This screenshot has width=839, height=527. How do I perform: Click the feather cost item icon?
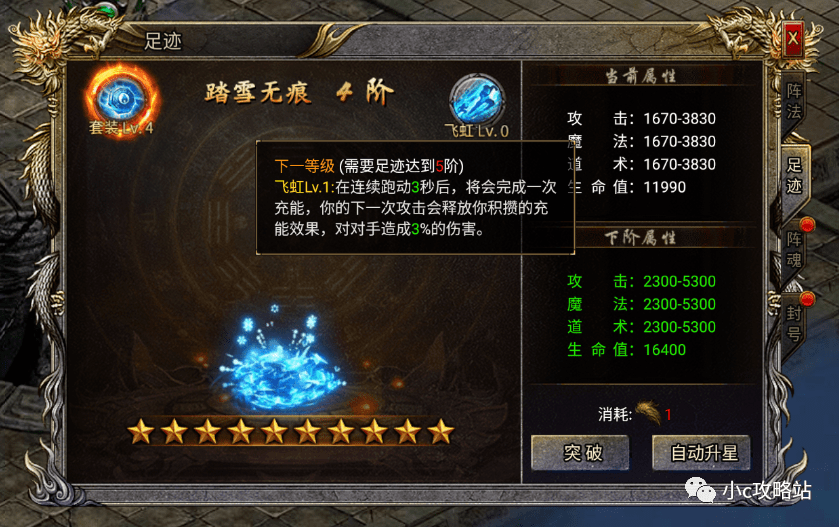coord(649,413)
